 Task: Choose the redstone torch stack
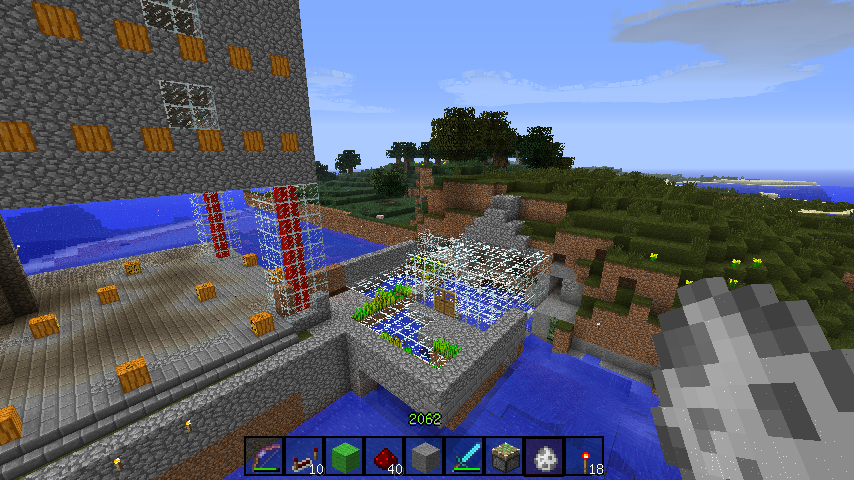[x=585, y=456]
